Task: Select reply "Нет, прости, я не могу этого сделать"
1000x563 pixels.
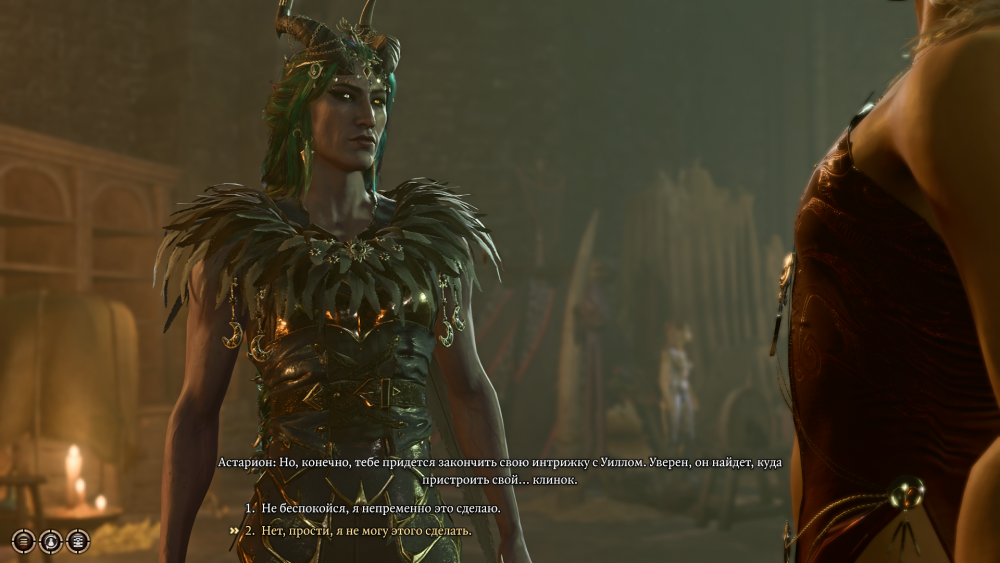Action: (x=366, y=530)
